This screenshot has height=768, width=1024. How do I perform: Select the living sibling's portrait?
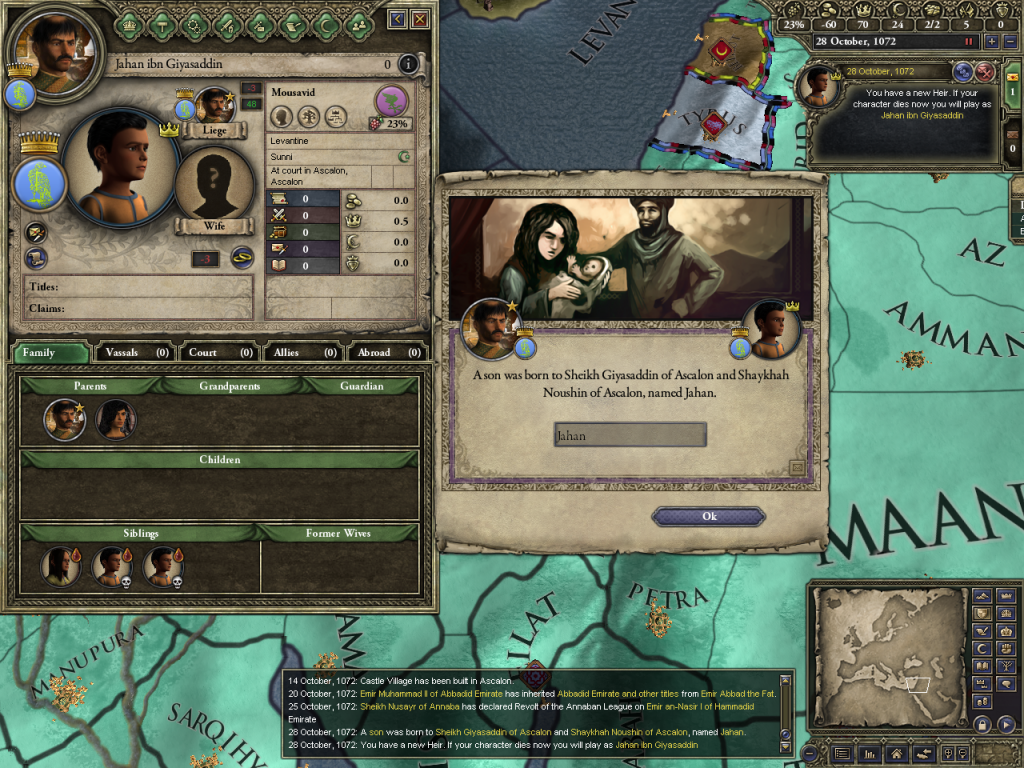click(60, 566)
